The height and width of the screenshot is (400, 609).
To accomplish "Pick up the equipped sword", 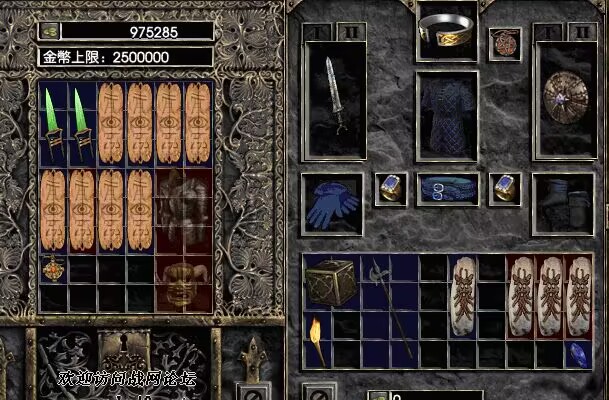I will click(333, 97).
